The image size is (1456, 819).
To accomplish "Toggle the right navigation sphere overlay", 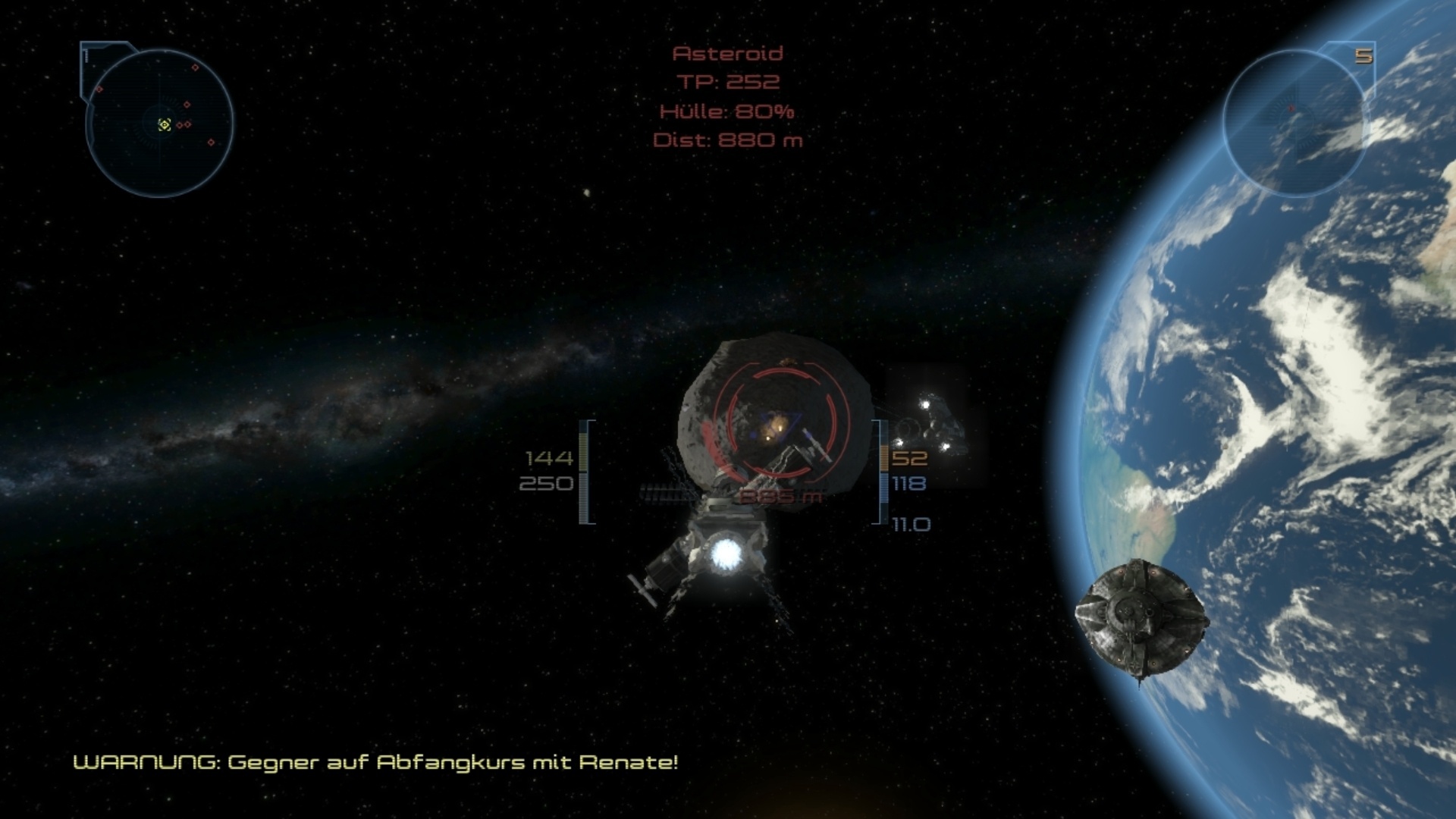I will tap(1301, 118).
